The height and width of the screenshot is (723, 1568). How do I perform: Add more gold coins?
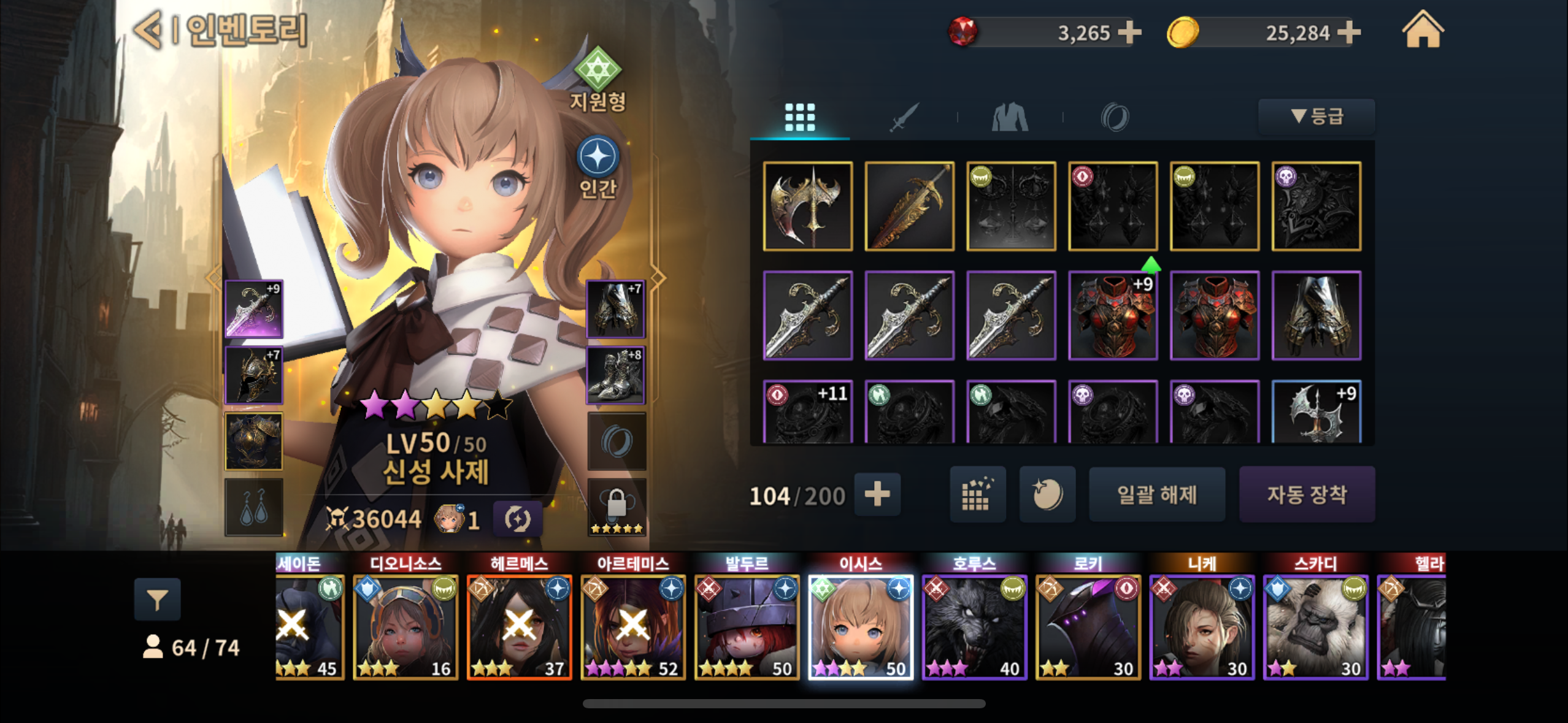coord(1348,33)
